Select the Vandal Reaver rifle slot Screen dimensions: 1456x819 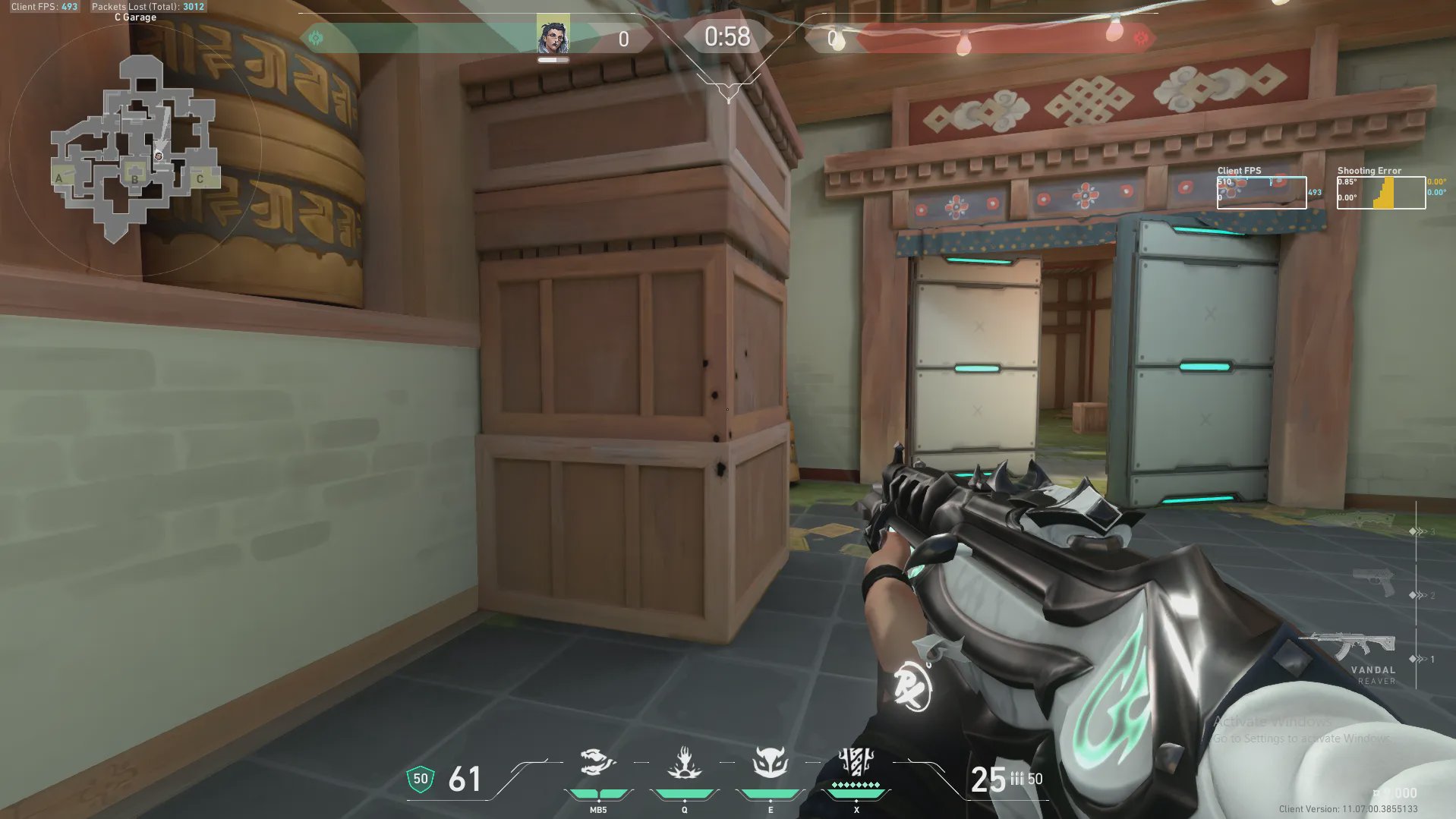[x=1349, y=647]
